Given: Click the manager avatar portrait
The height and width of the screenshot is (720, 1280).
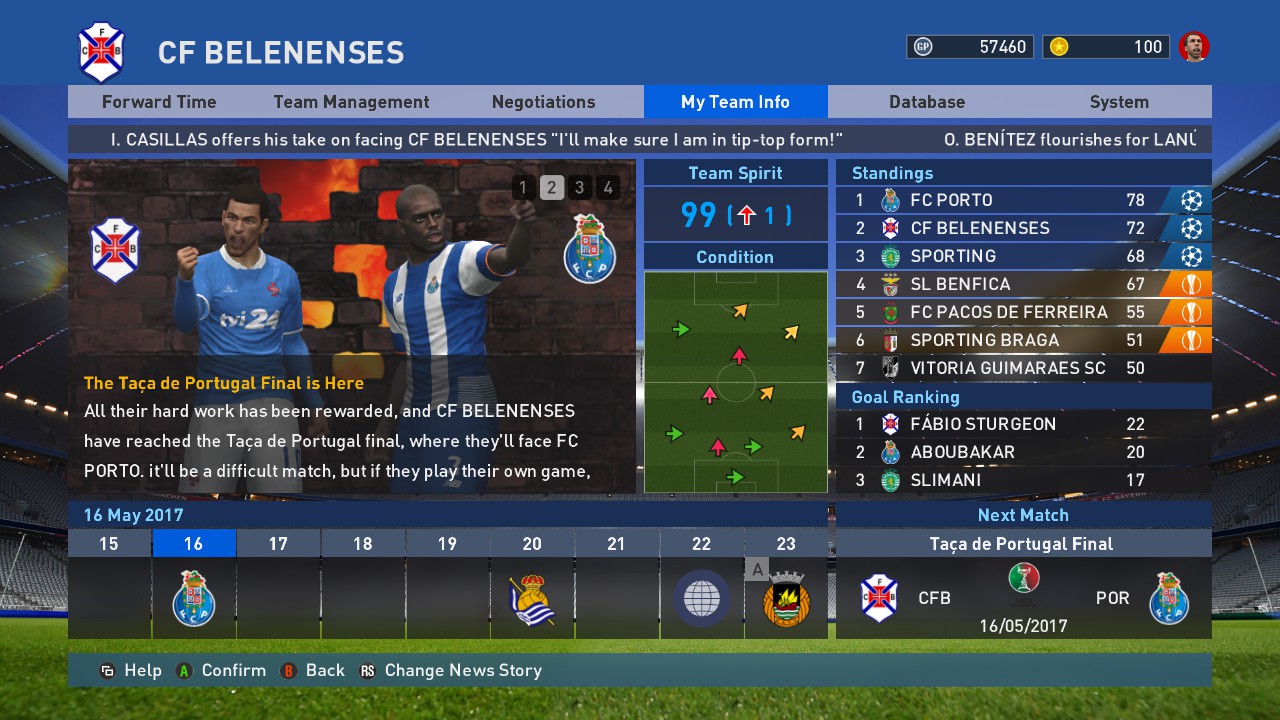Looking at the screenshot, I should pyautogui.click(x=1193, y=47).
